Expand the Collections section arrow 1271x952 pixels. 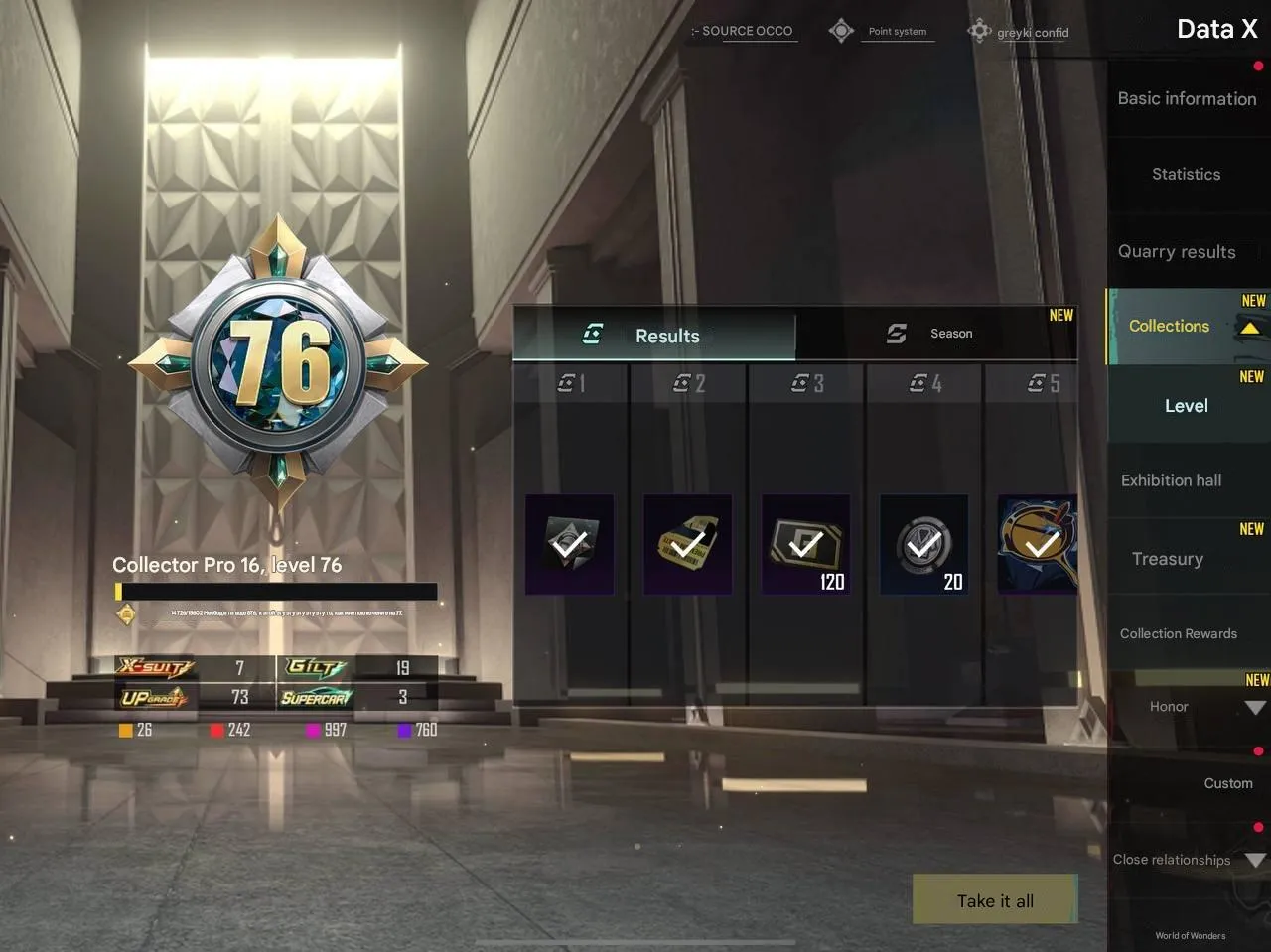tap(1250, 326)
